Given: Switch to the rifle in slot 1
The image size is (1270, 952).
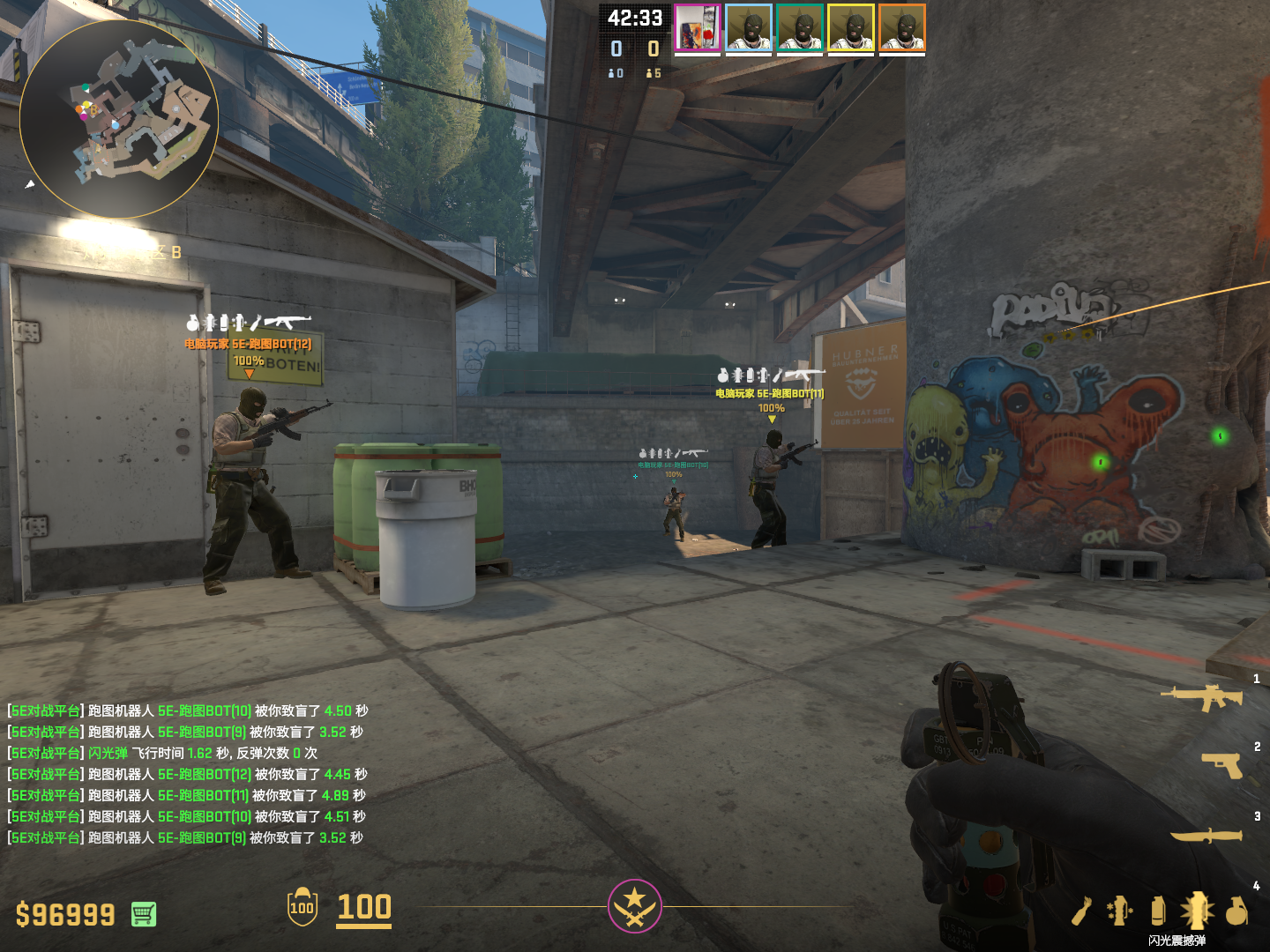Looking at the screenshot, I should [x=1202, y=697].
